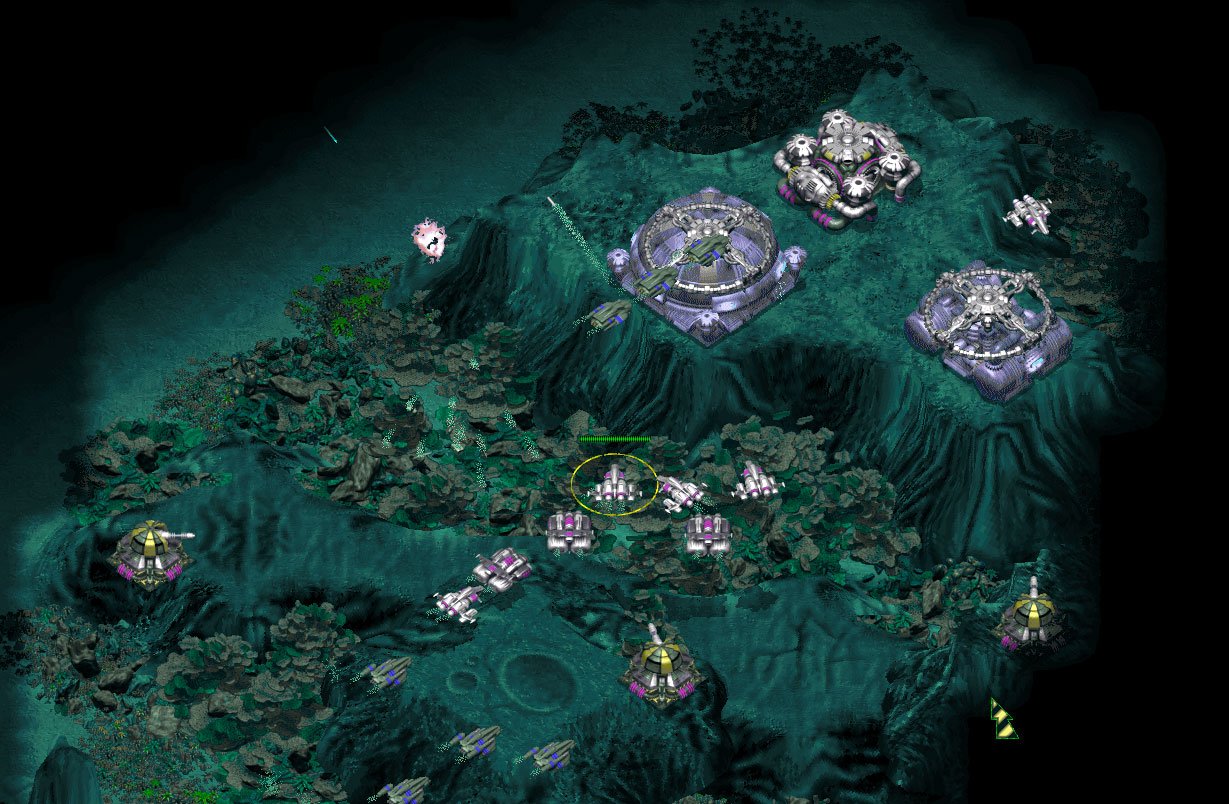Viewport: 1229px width, 804px height.
Task: Select the unit circled in yellow
Action: pos(613,485)
